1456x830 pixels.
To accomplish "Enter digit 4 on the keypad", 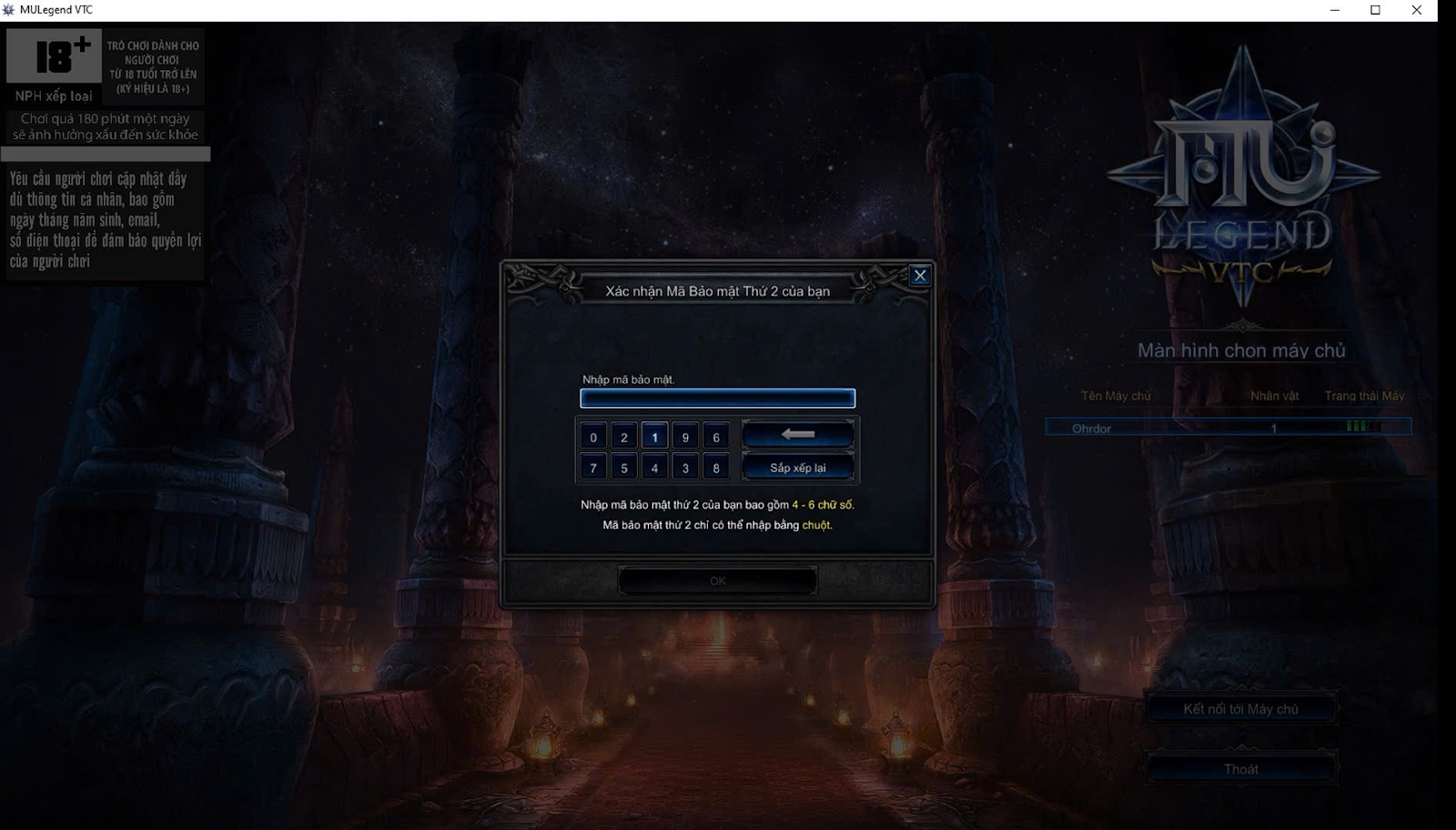I will coord(654,468).
